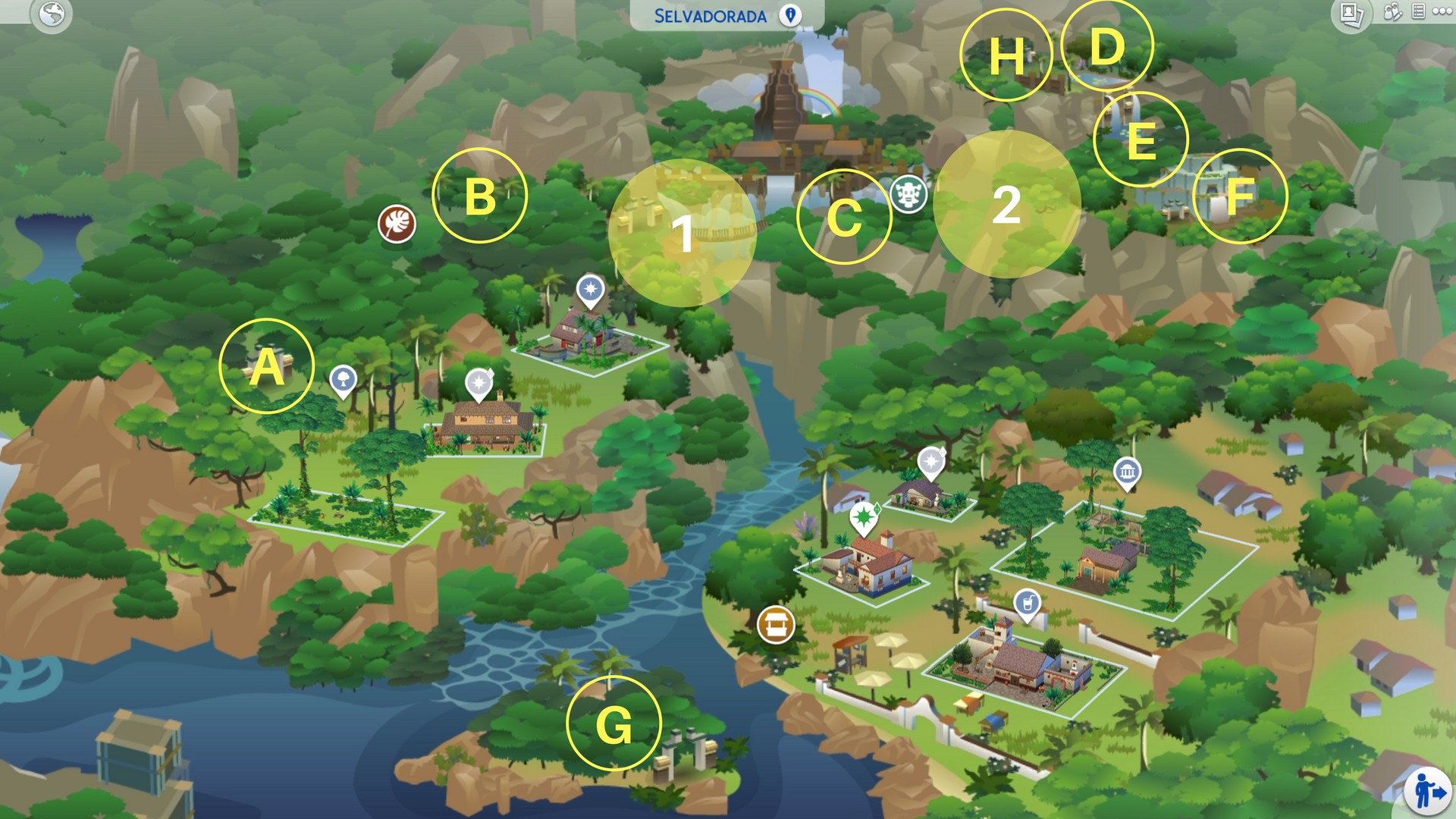1456x819 pixels.
Task: Choose the museum lot pin
Action: [1127, 473]
